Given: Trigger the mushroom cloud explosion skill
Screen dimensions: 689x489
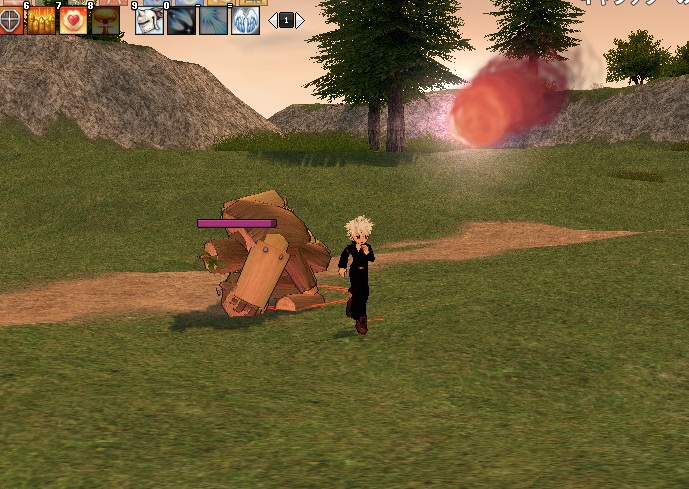Looking at the screenshot, I should point(105,21).
